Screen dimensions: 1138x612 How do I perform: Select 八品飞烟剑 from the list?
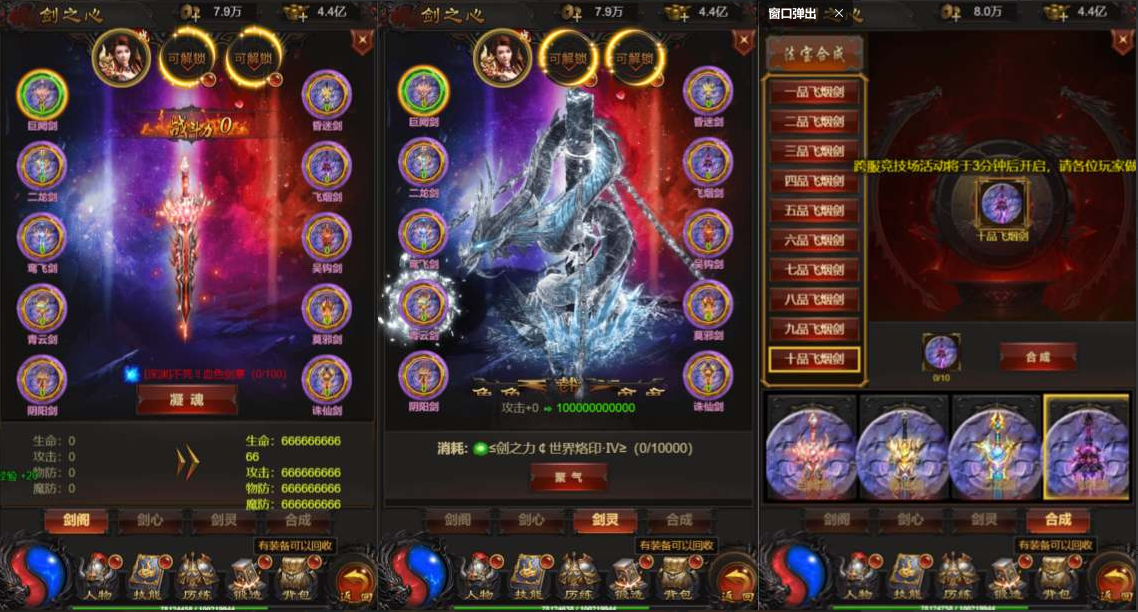click(x=814, y=300)
